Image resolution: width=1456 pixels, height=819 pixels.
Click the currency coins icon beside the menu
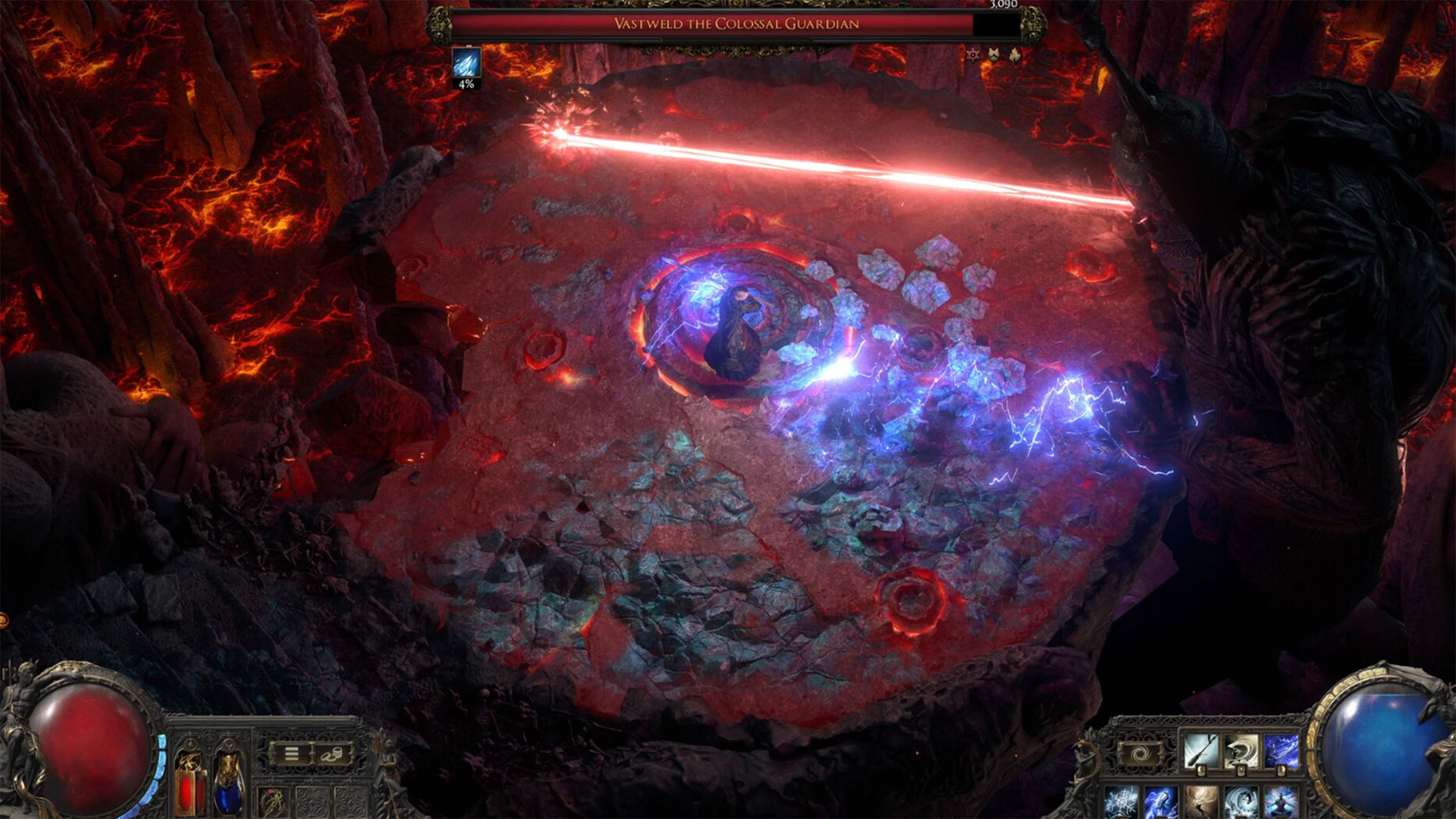tap(331, 755)
